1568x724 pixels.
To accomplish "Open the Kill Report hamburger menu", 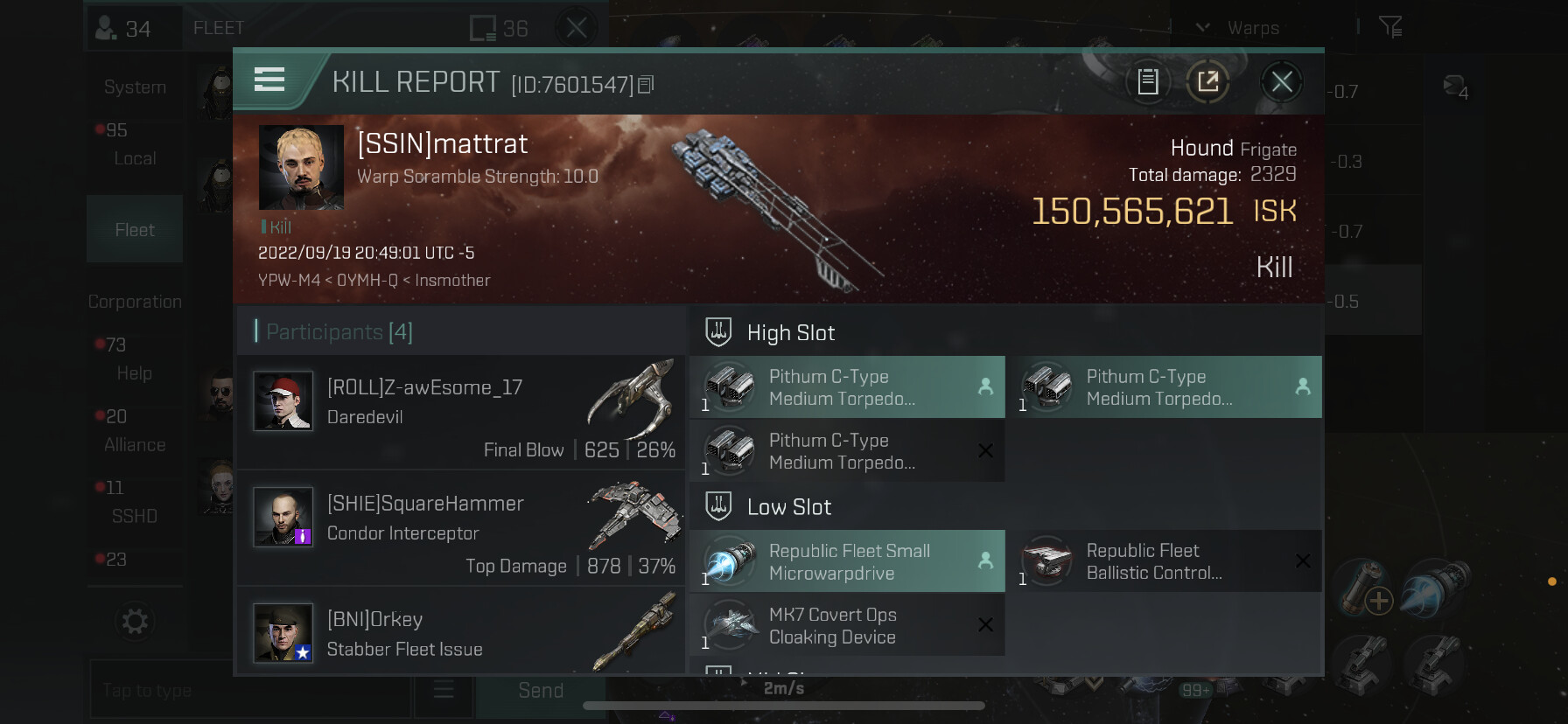I will point(269,80).
